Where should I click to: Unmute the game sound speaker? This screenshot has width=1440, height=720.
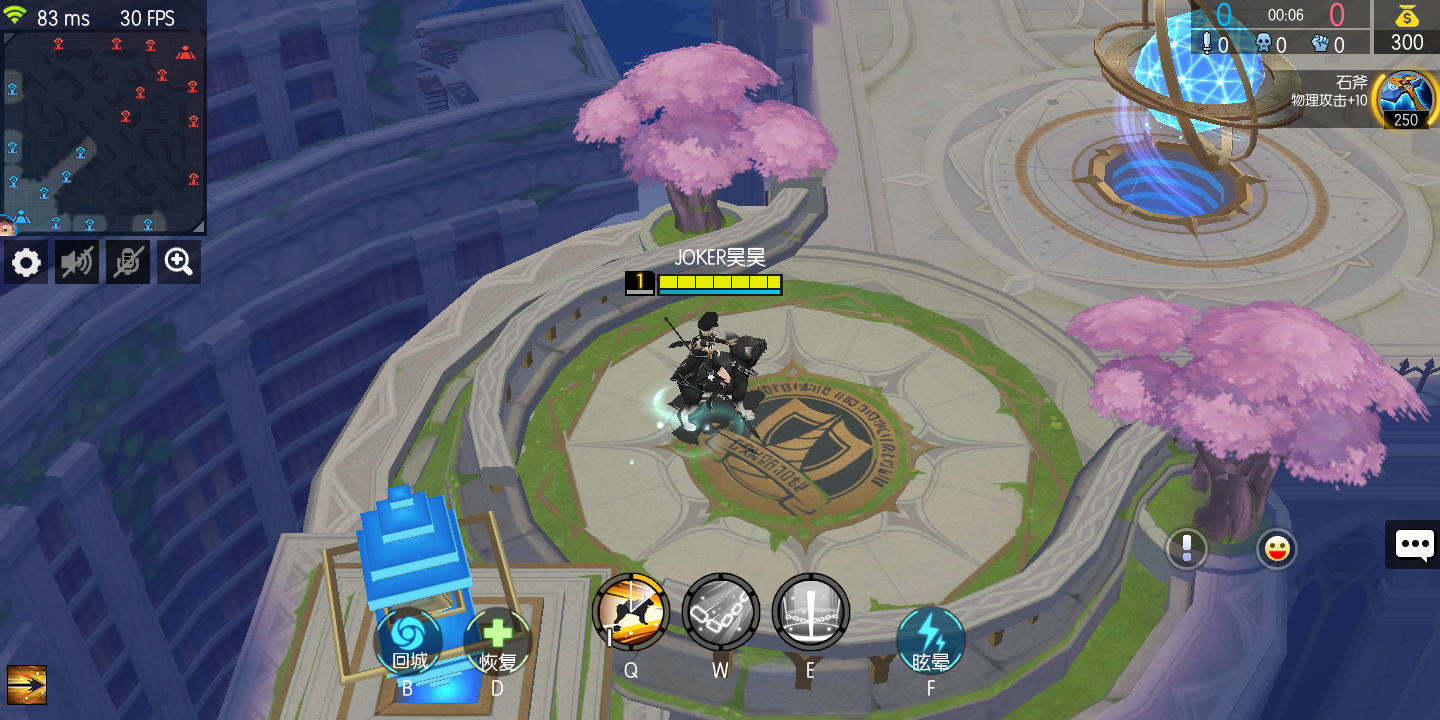[x=76, y=262]
